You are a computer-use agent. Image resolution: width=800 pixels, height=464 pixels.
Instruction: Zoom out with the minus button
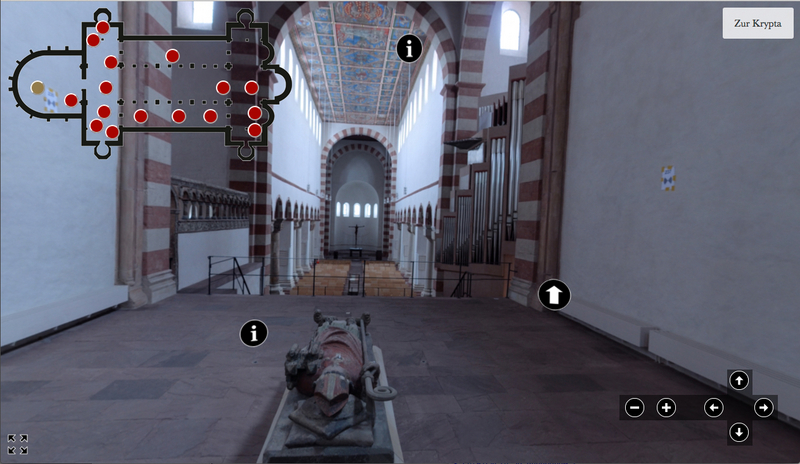[x=634, y=407]
